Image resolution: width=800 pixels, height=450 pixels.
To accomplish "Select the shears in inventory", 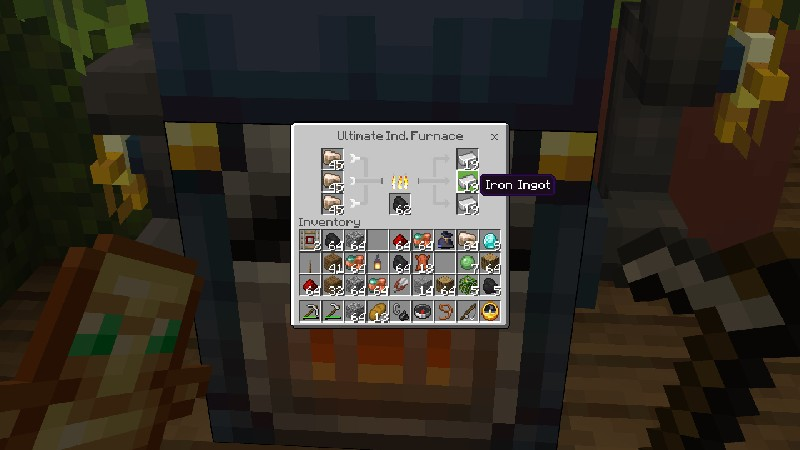I will [x=400, y=286].
